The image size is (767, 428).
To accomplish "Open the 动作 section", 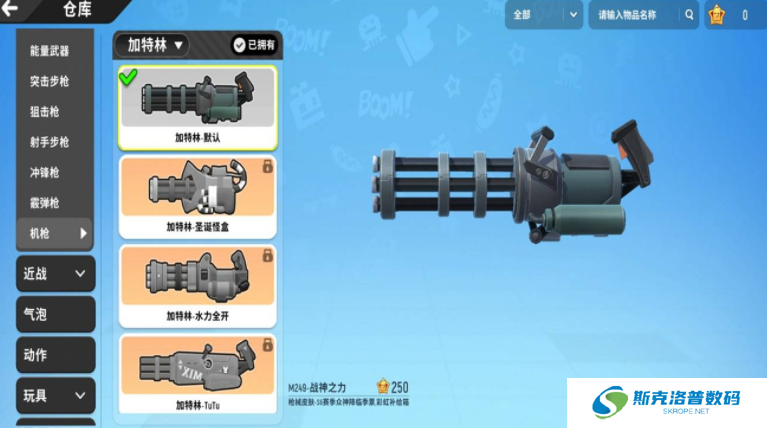I will (x=56, y=354).
